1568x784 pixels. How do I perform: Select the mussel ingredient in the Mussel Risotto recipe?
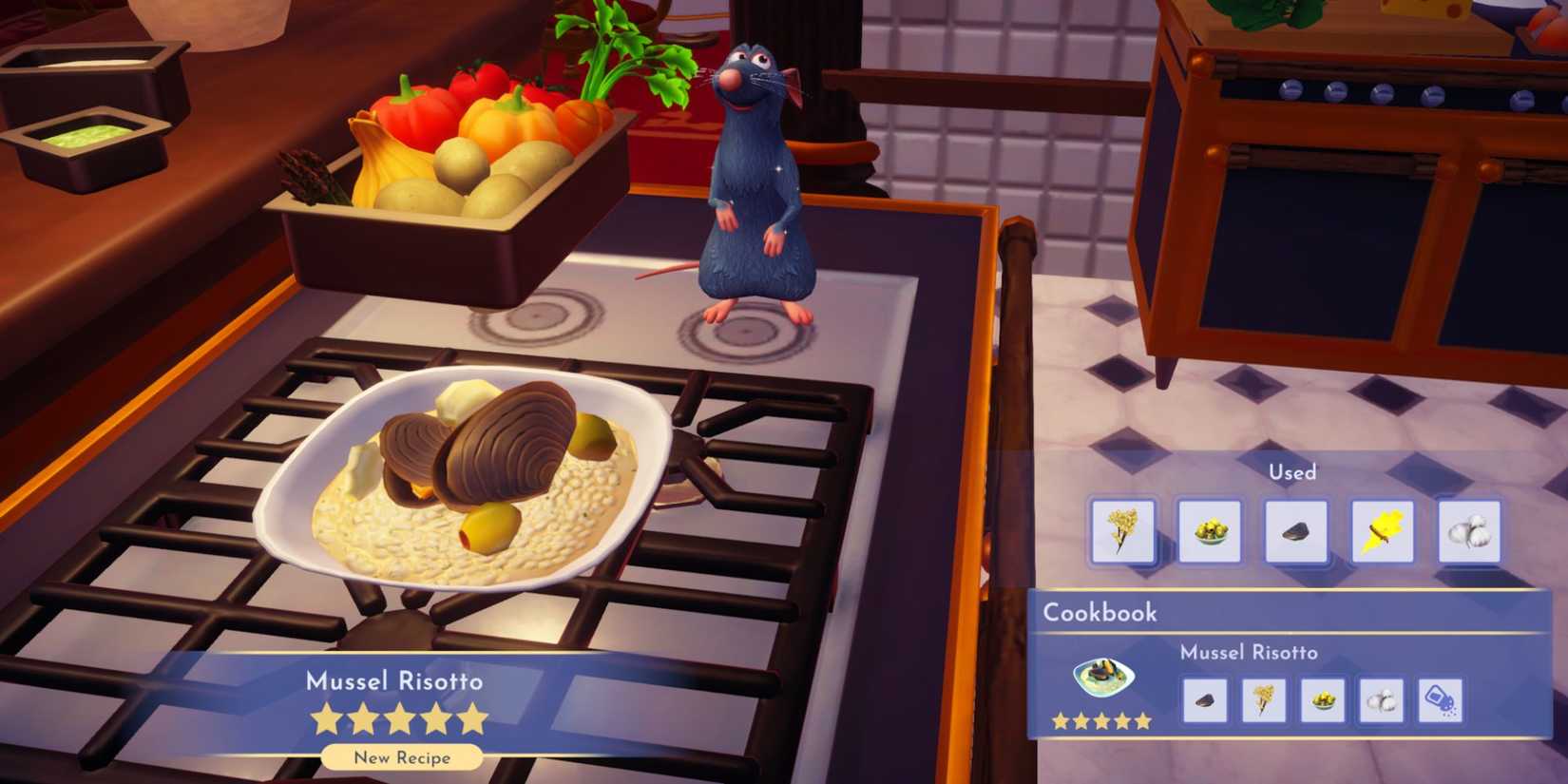[x=1204, y=699]
